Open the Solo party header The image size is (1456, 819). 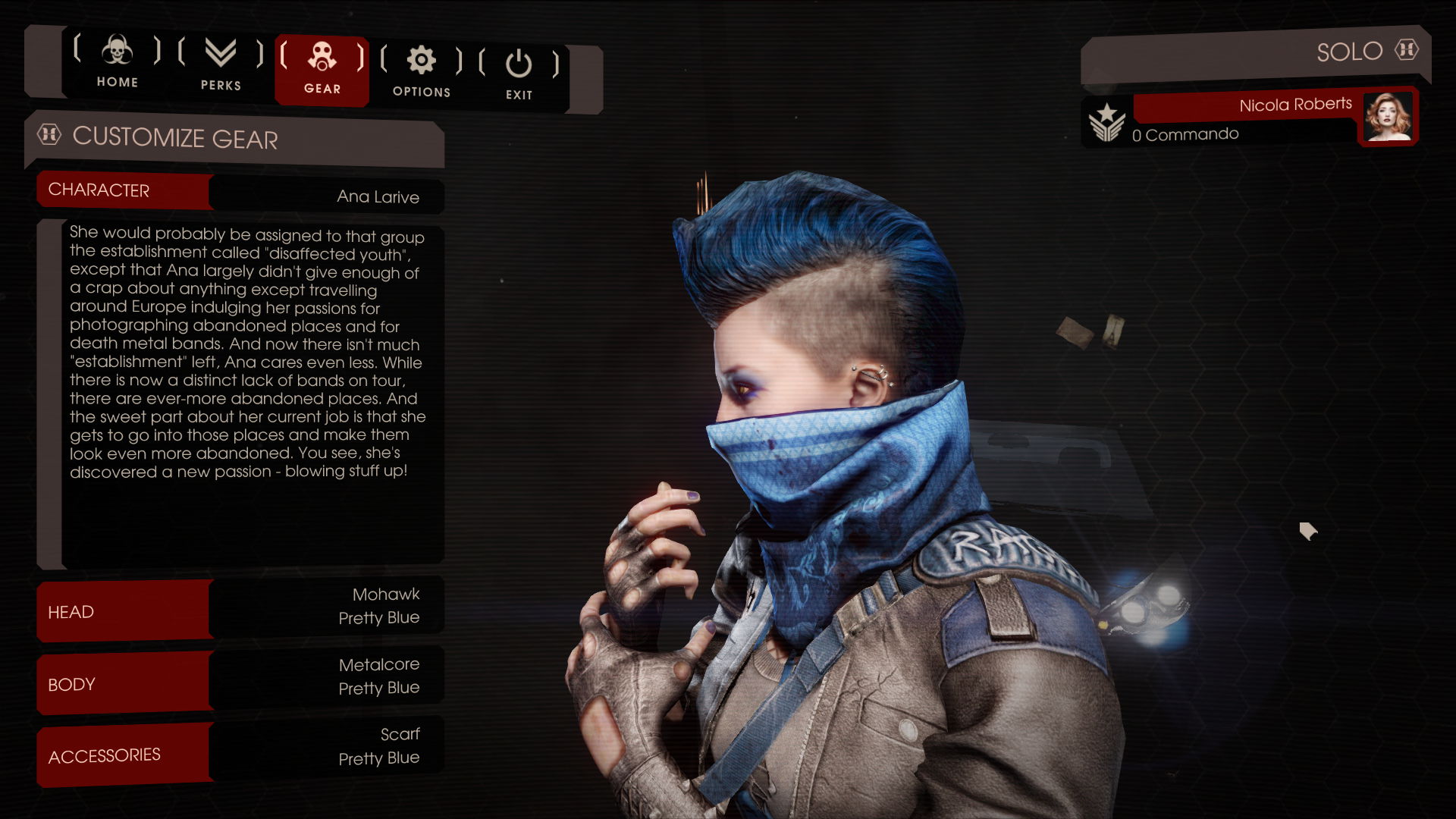(x=1255, y=55)
